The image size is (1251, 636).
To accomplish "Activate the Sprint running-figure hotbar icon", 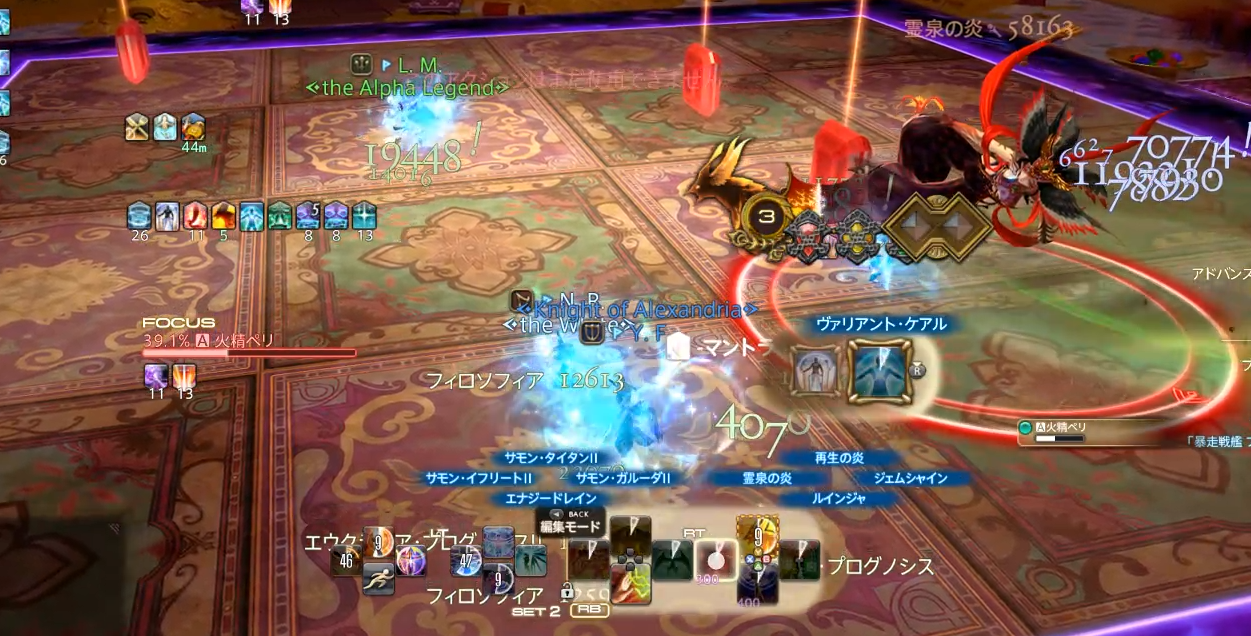I will (x=378, y=578).
